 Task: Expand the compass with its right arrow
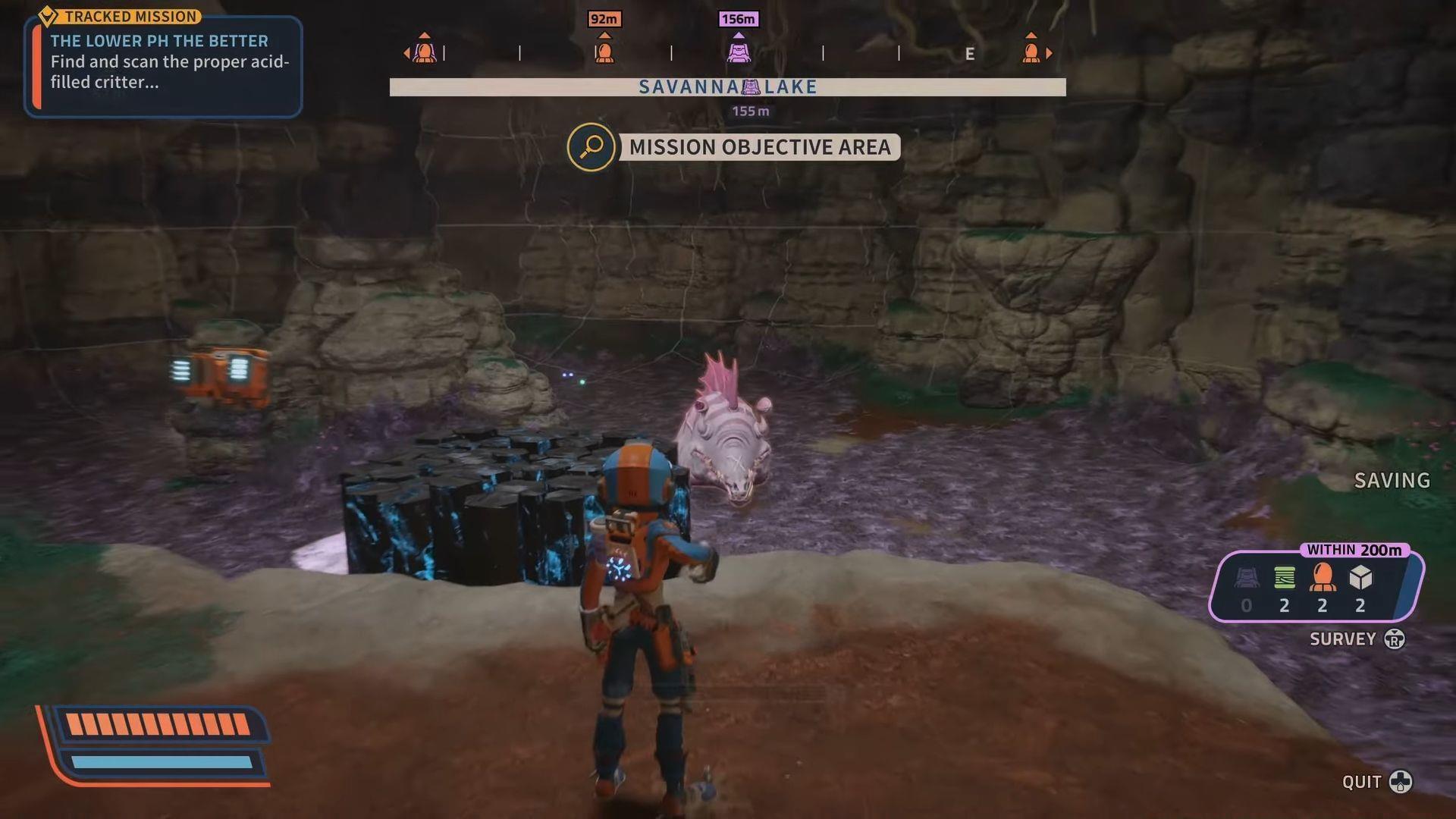tap(1050, 53)
